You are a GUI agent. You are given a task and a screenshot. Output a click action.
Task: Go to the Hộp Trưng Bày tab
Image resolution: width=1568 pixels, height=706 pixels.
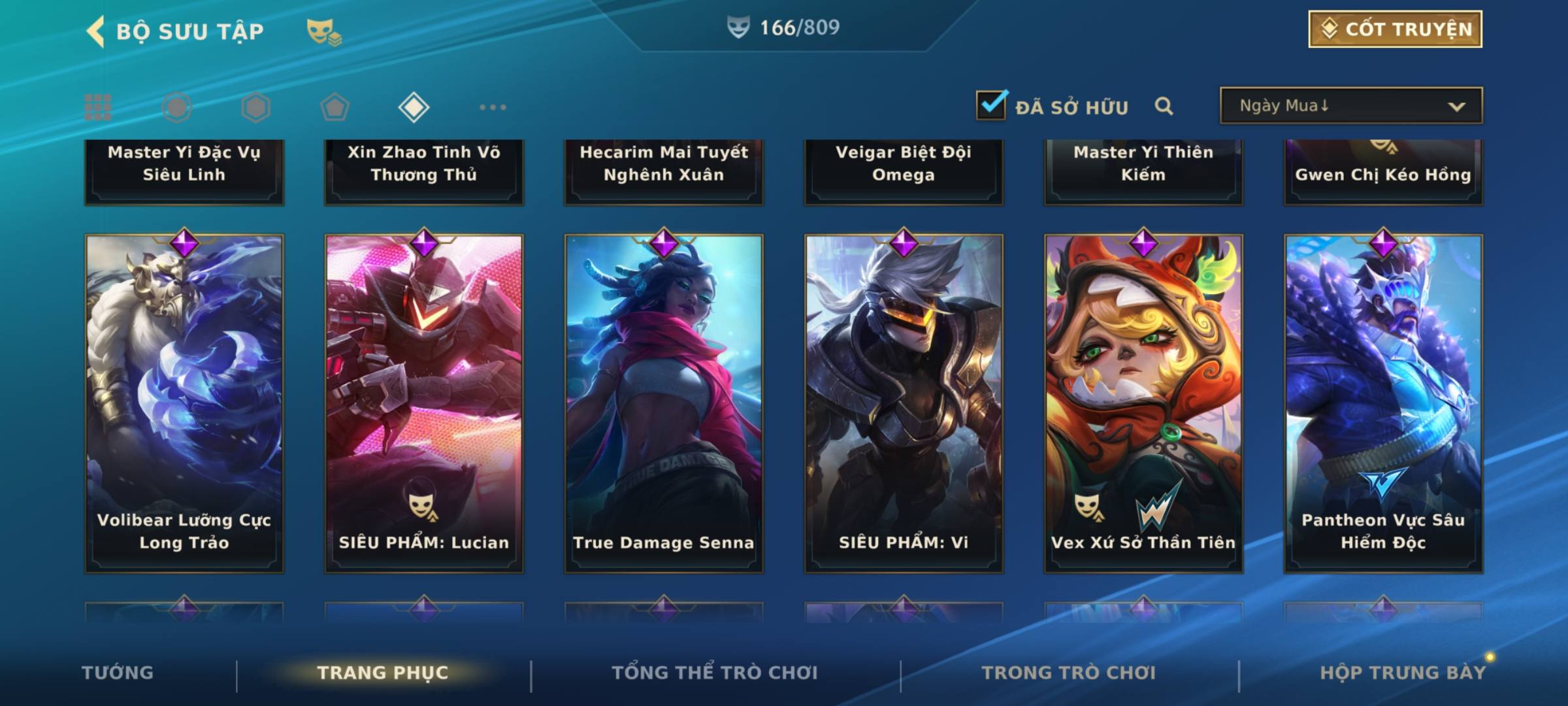pyautogui.click(x=1403, y=673)
